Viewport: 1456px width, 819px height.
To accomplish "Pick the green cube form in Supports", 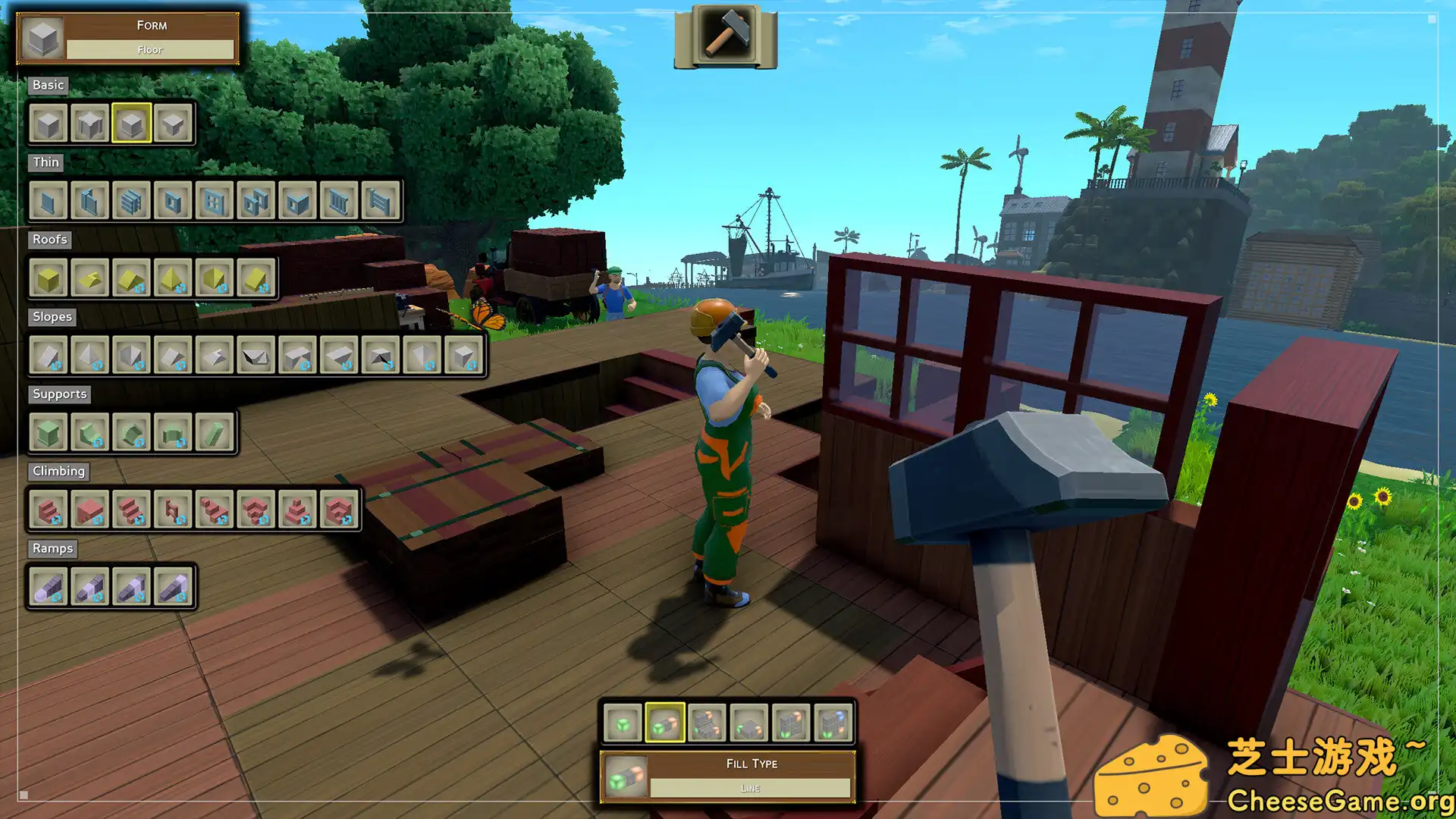I will pos(49,433).
